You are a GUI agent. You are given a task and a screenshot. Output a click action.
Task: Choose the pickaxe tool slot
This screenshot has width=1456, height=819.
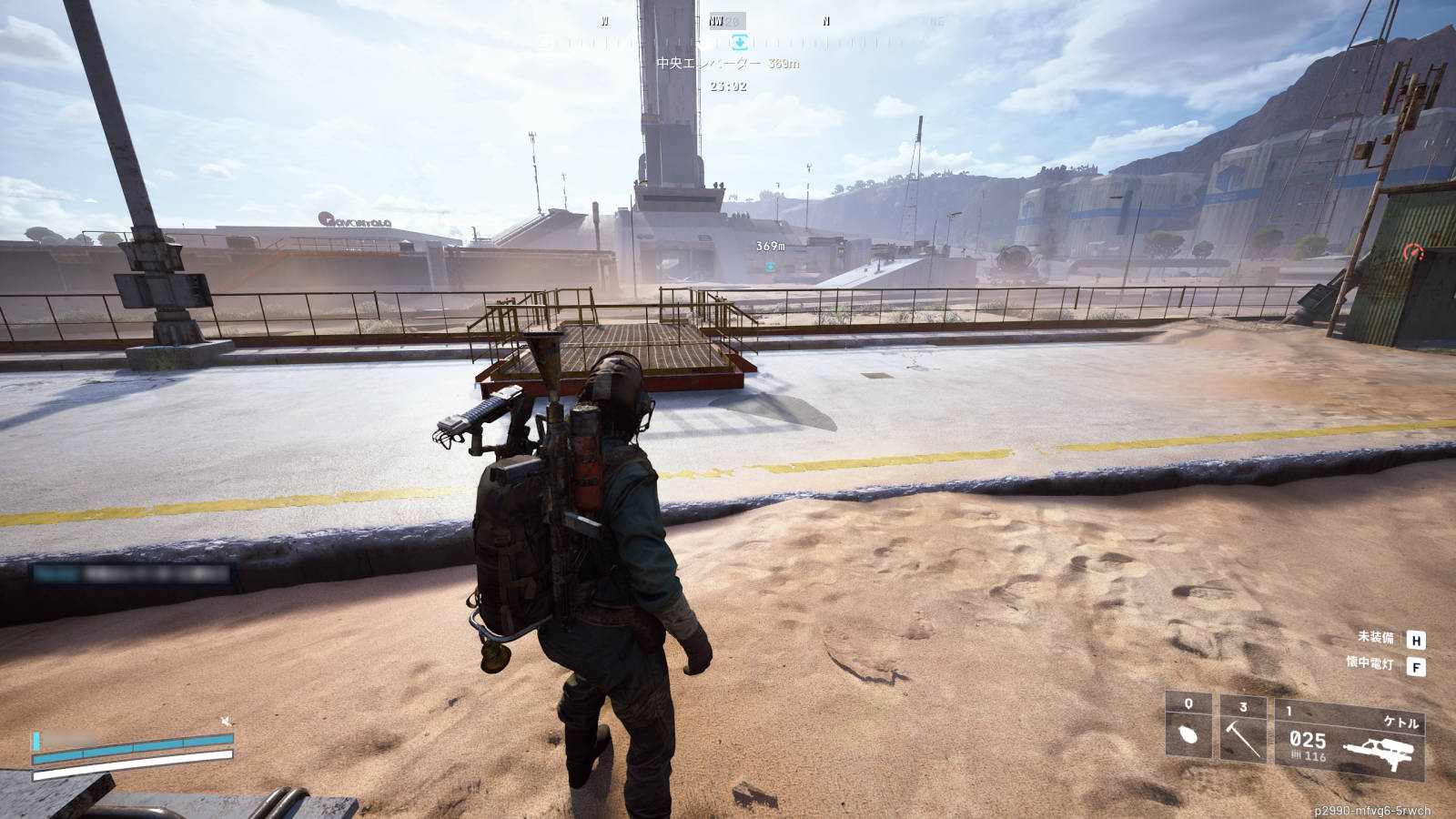1242,732
